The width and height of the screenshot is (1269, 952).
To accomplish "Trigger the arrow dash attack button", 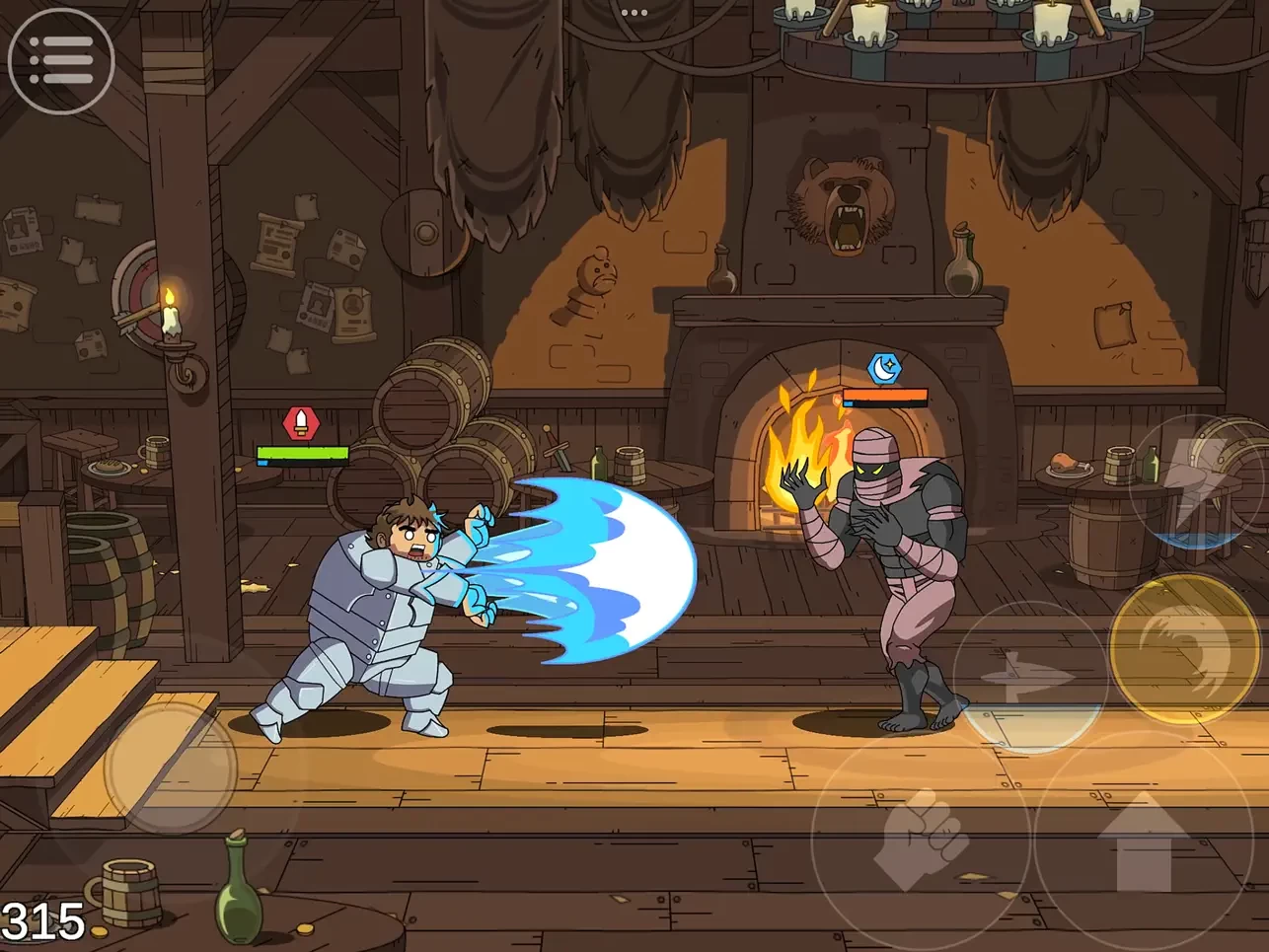I will (1030, 678).
